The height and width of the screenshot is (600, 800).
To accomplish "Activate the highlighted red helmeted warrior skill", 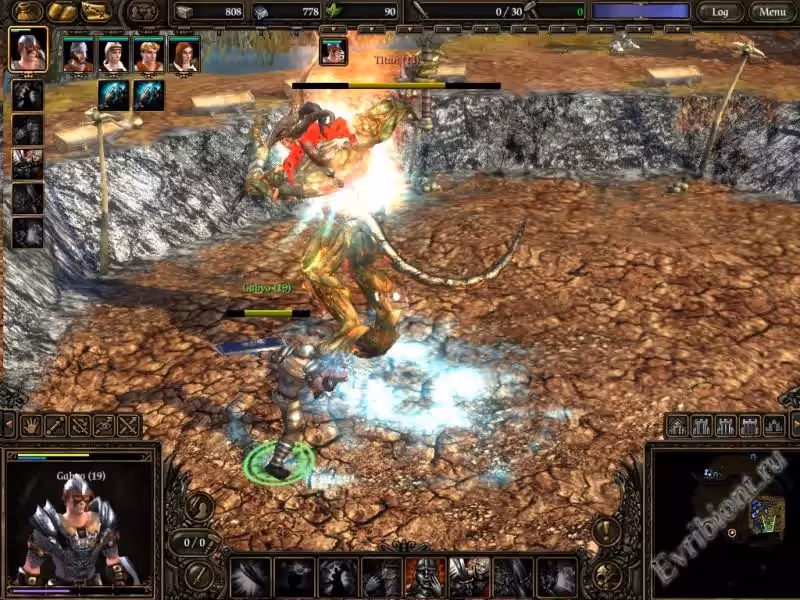I will [425, 577].
